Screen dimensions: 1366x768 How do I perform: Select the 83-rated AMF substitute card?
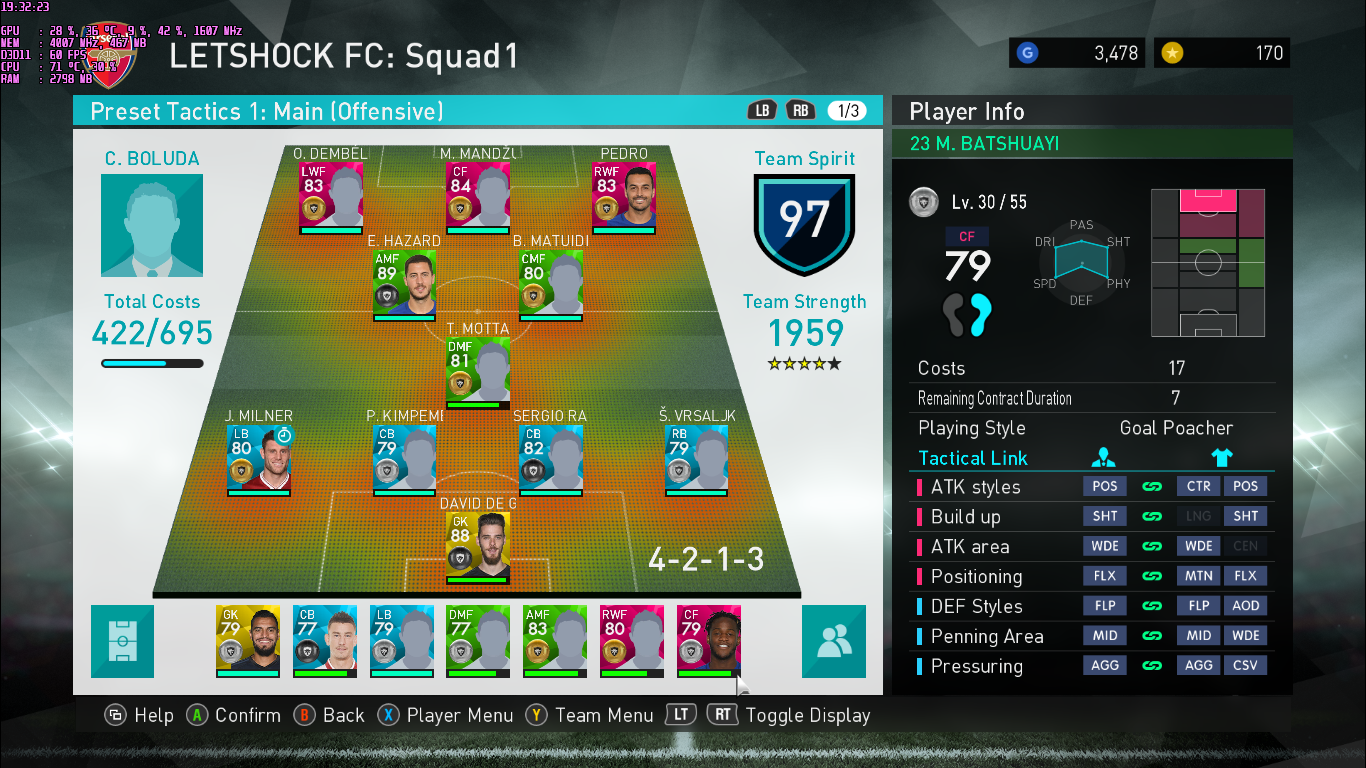point(555,640)
